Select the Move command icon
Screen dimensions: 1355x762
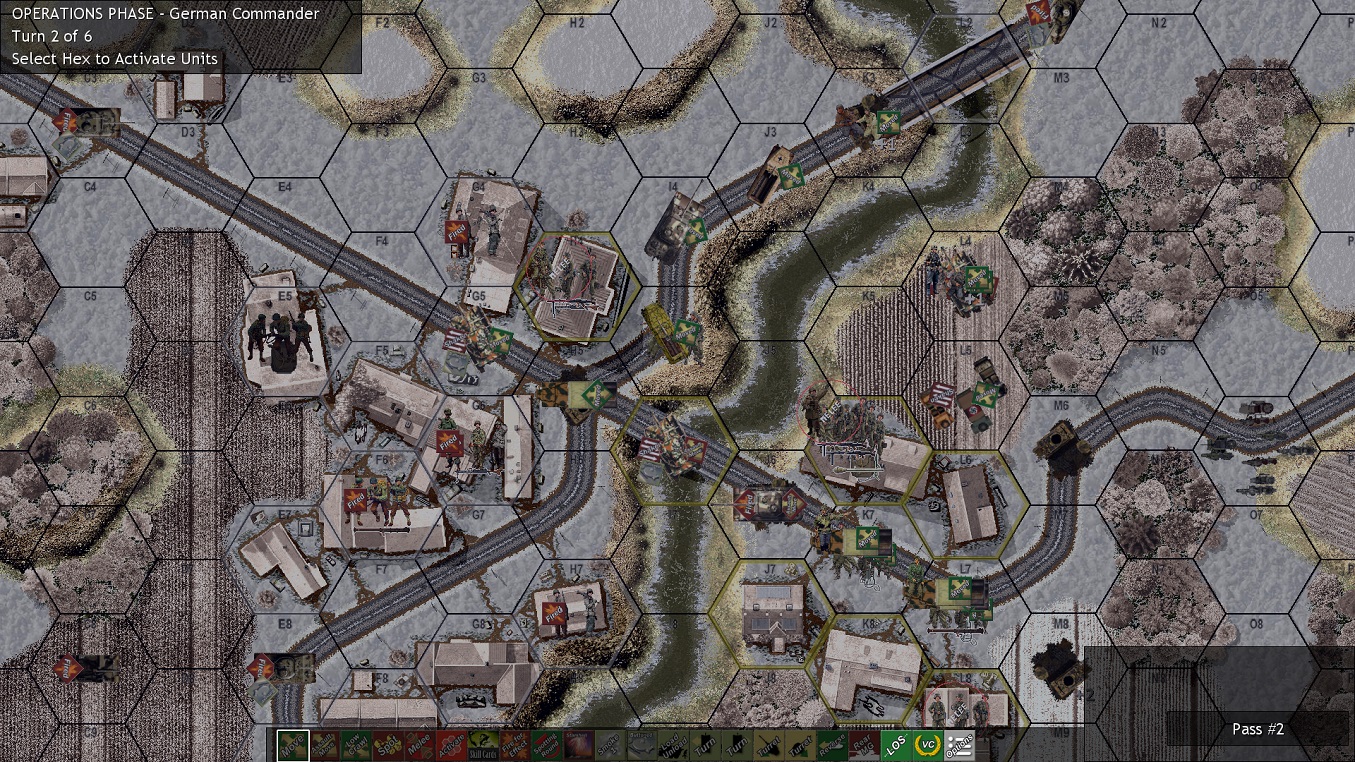tap(293, 745)
